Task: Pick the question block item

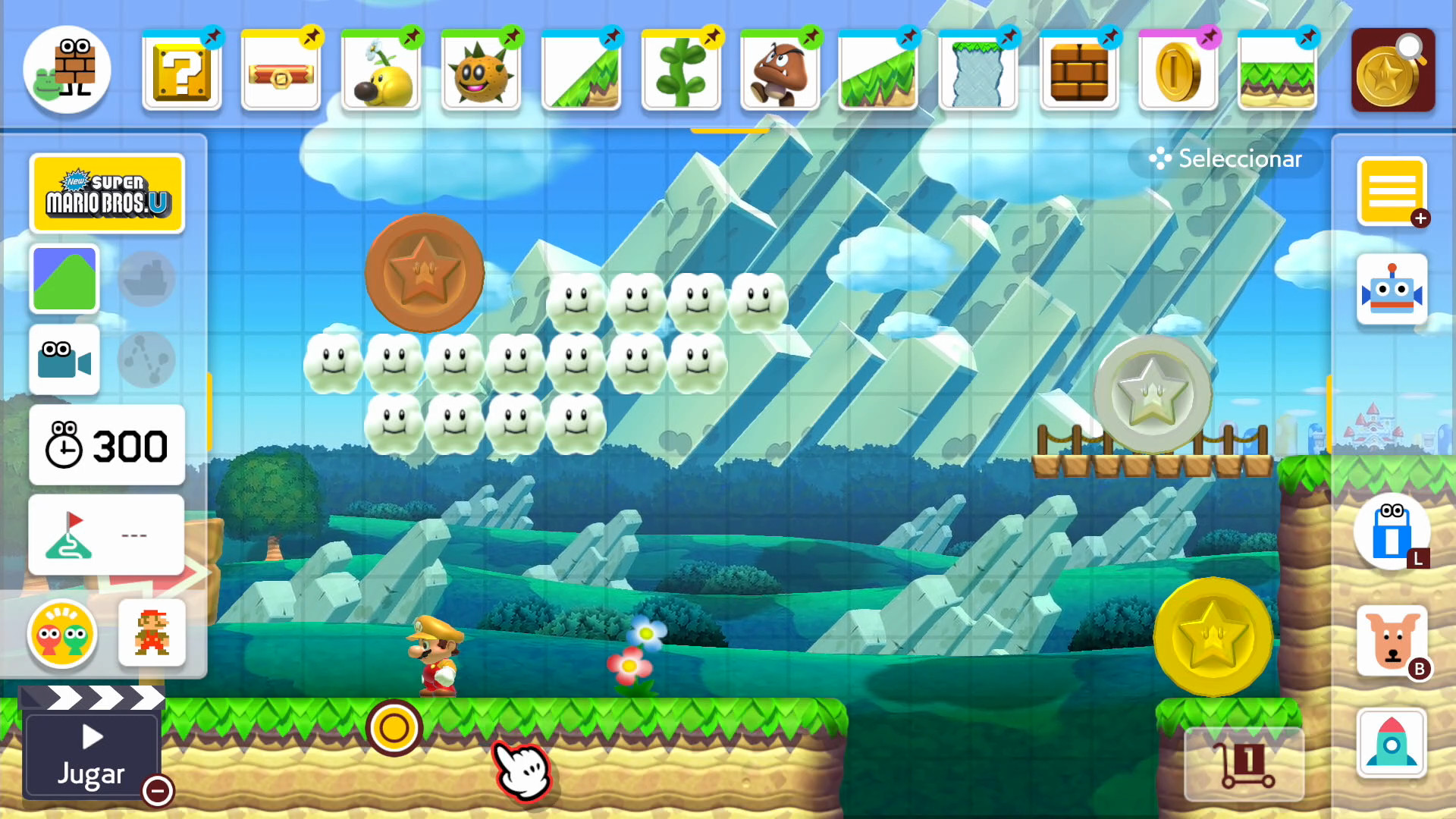Action: coord(182,74)
